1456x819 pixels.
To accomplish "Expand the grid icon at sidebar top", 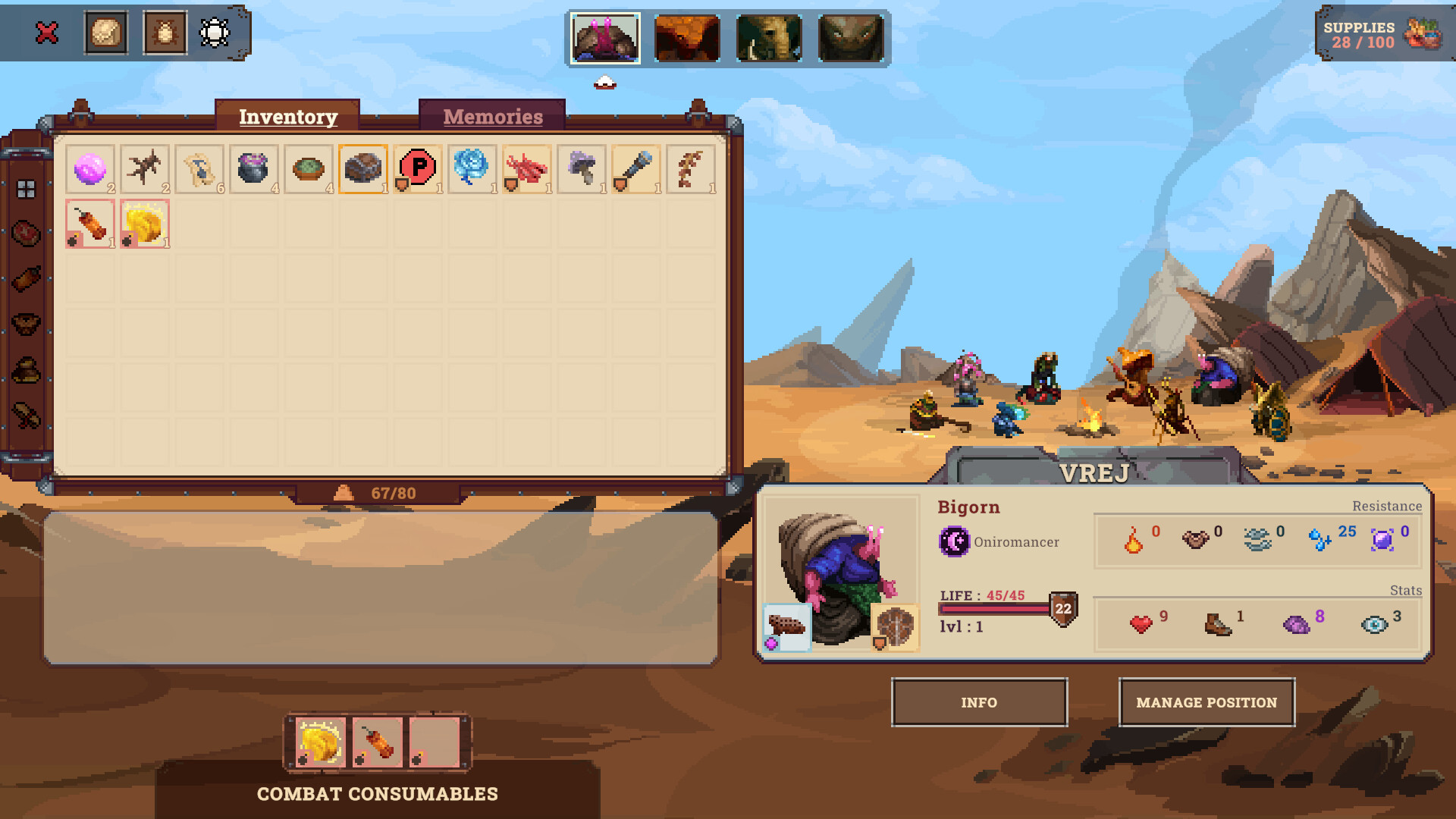I will [x=27, y=190].
